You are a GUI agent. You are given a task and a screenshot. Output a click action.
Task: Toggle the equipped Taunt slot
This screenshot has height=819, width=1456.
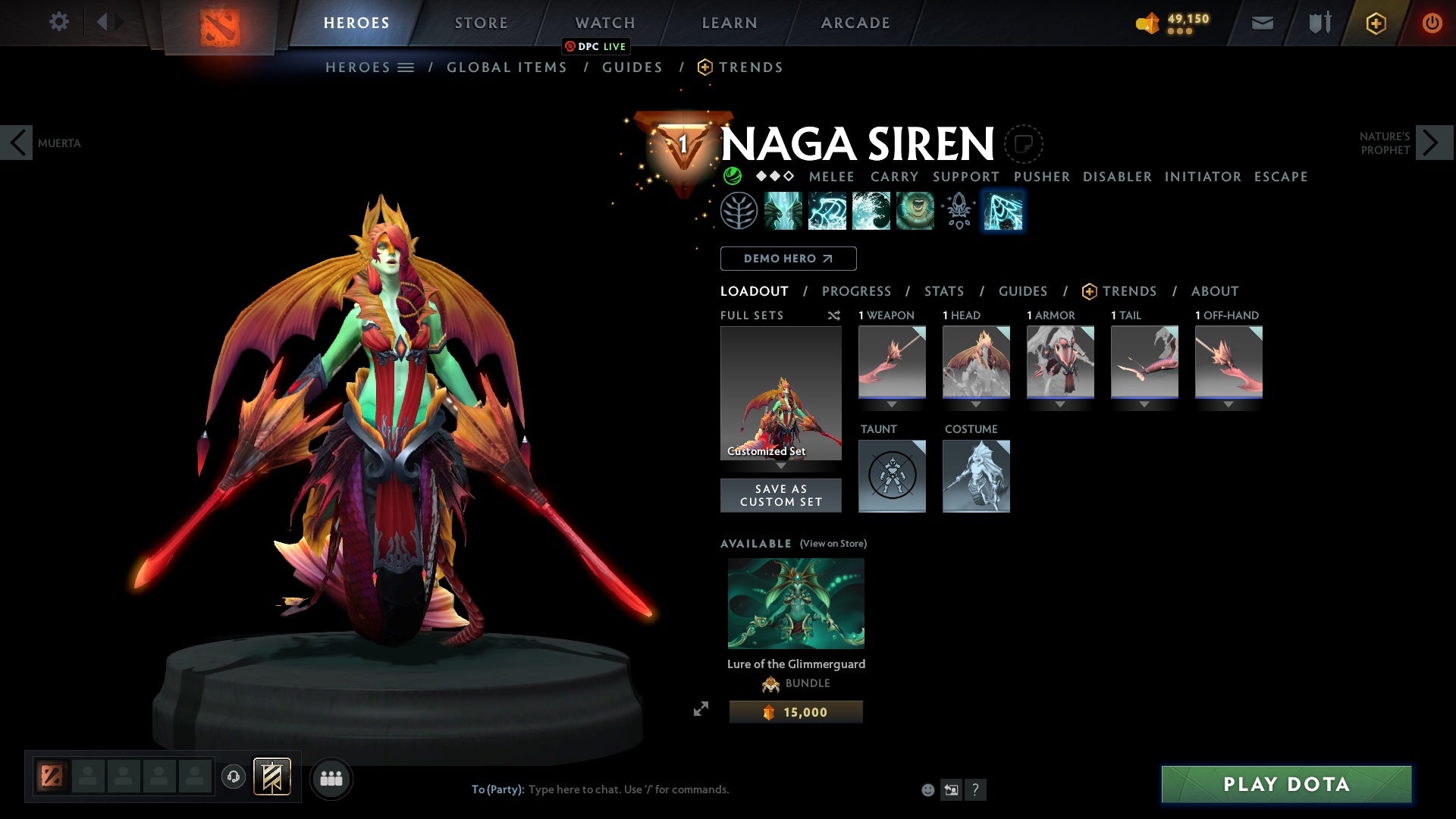pos(892,476)
